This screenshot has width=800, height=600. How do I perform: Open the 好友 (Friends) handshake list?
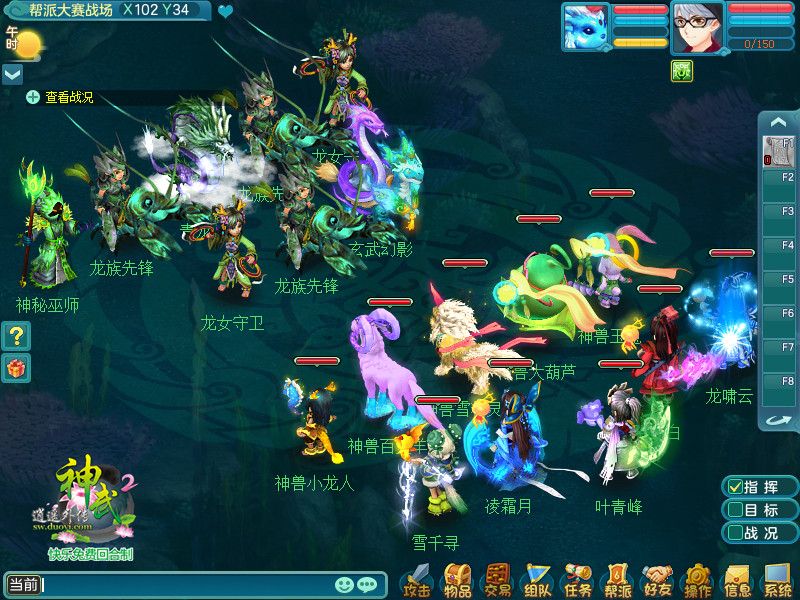657,579
